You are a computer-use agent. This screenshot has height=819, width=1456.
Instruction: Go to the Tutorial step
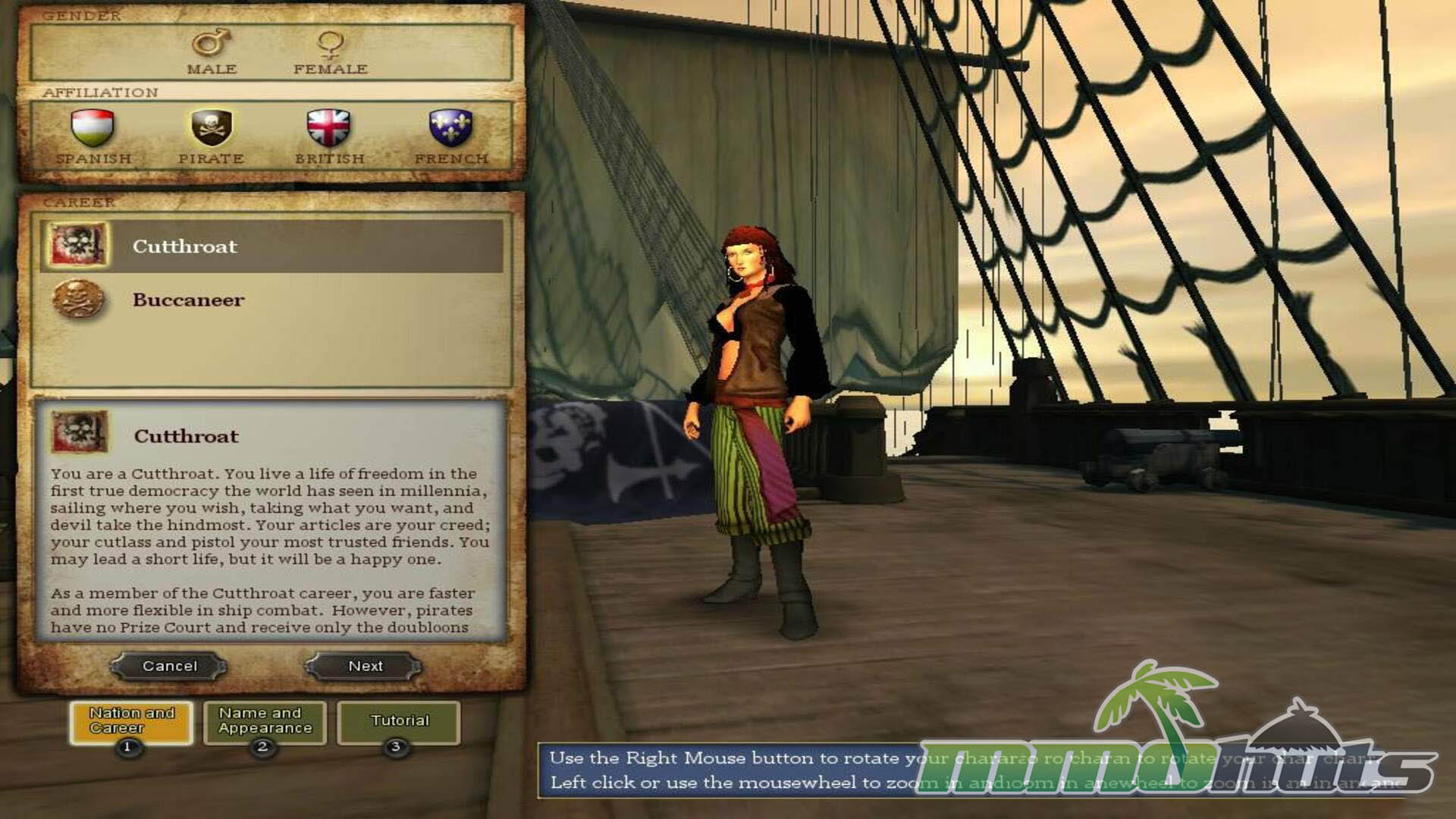pyautogui.click(x=399, y=720)
